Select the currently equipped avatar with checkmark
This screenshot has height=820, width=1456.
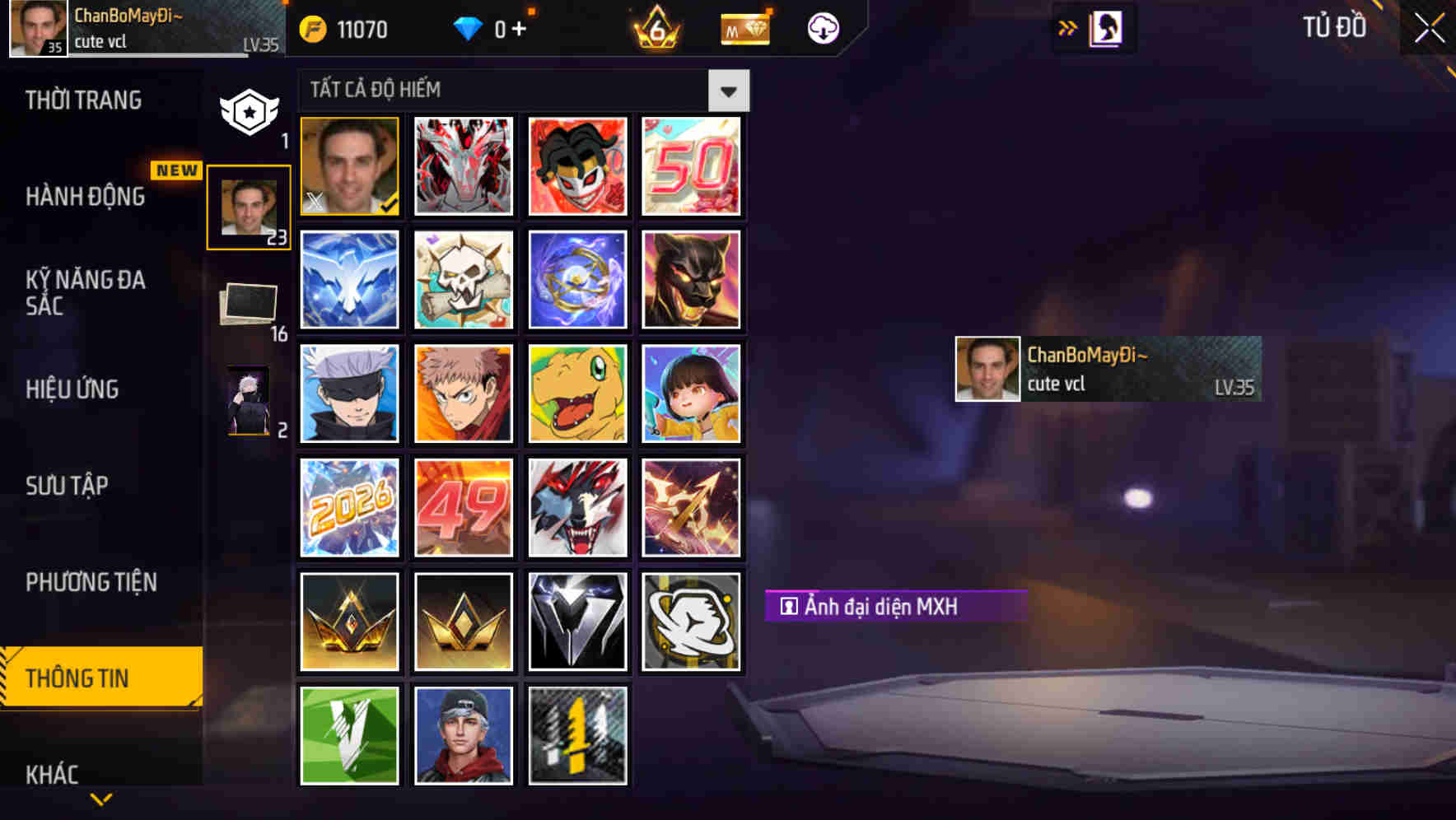coord(349,165)
